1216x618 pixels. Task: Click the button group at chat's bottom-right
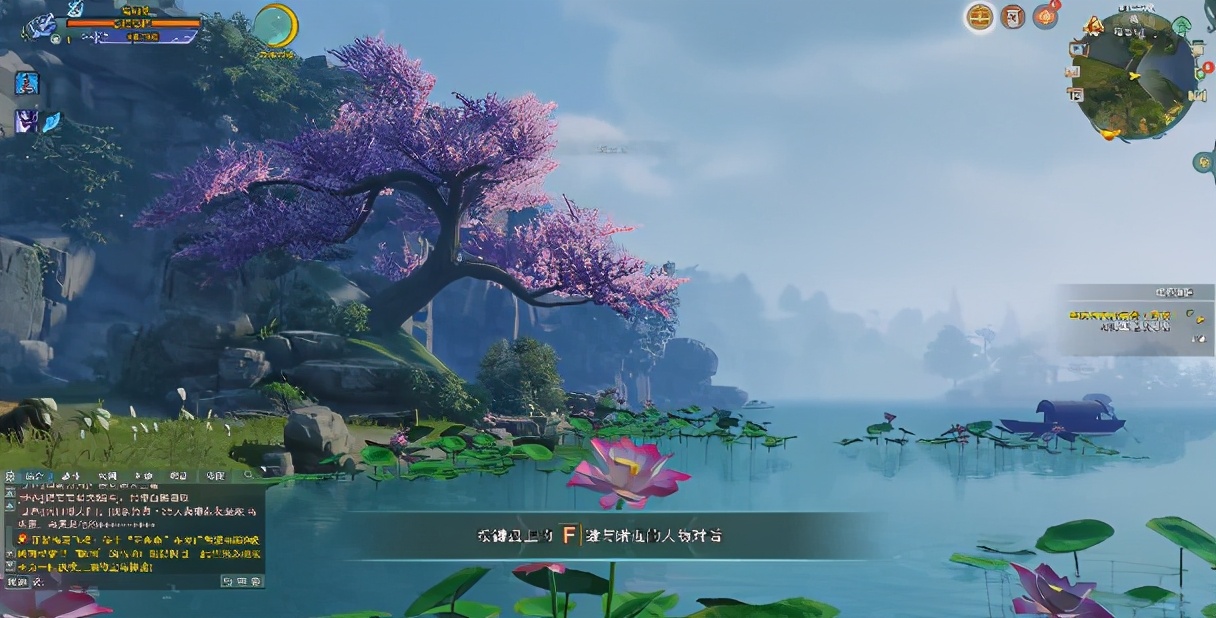pos(241,581)
